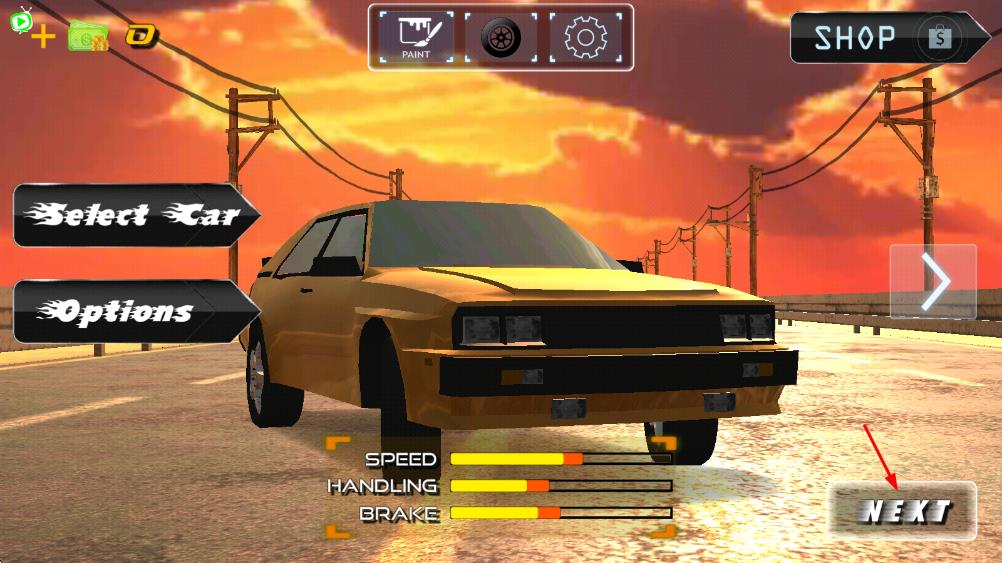This screenshot has height=563, width=1002.
Task: Add more cash with the yellow plus icon
Action: click(44, 39)
